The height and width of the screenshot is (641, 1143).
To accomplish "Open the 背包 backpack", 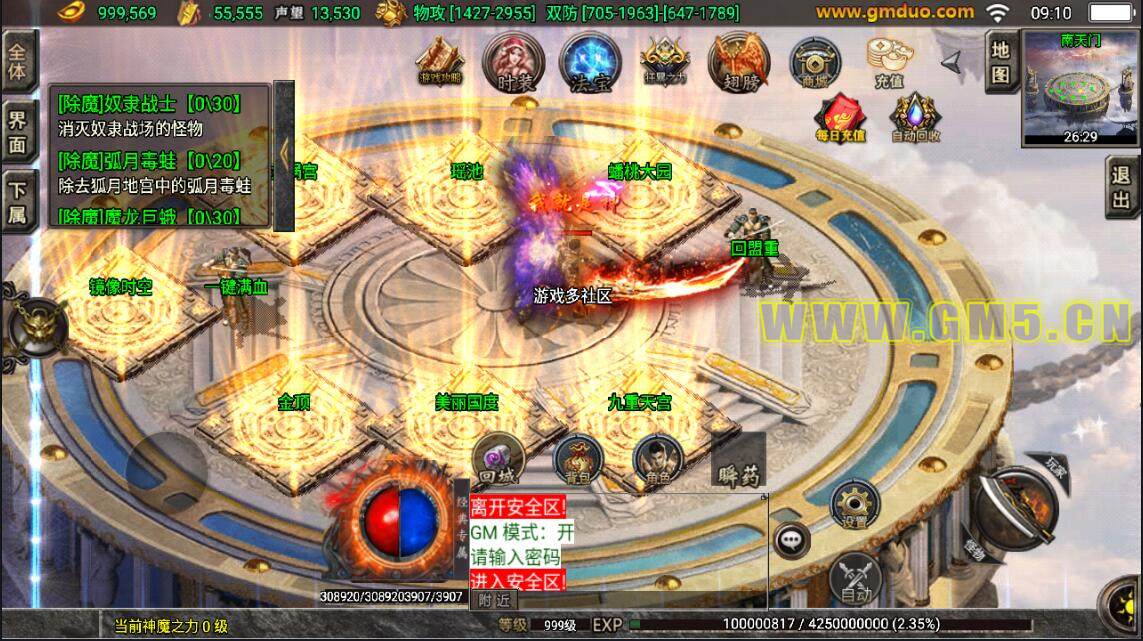I will coord(577,460).
